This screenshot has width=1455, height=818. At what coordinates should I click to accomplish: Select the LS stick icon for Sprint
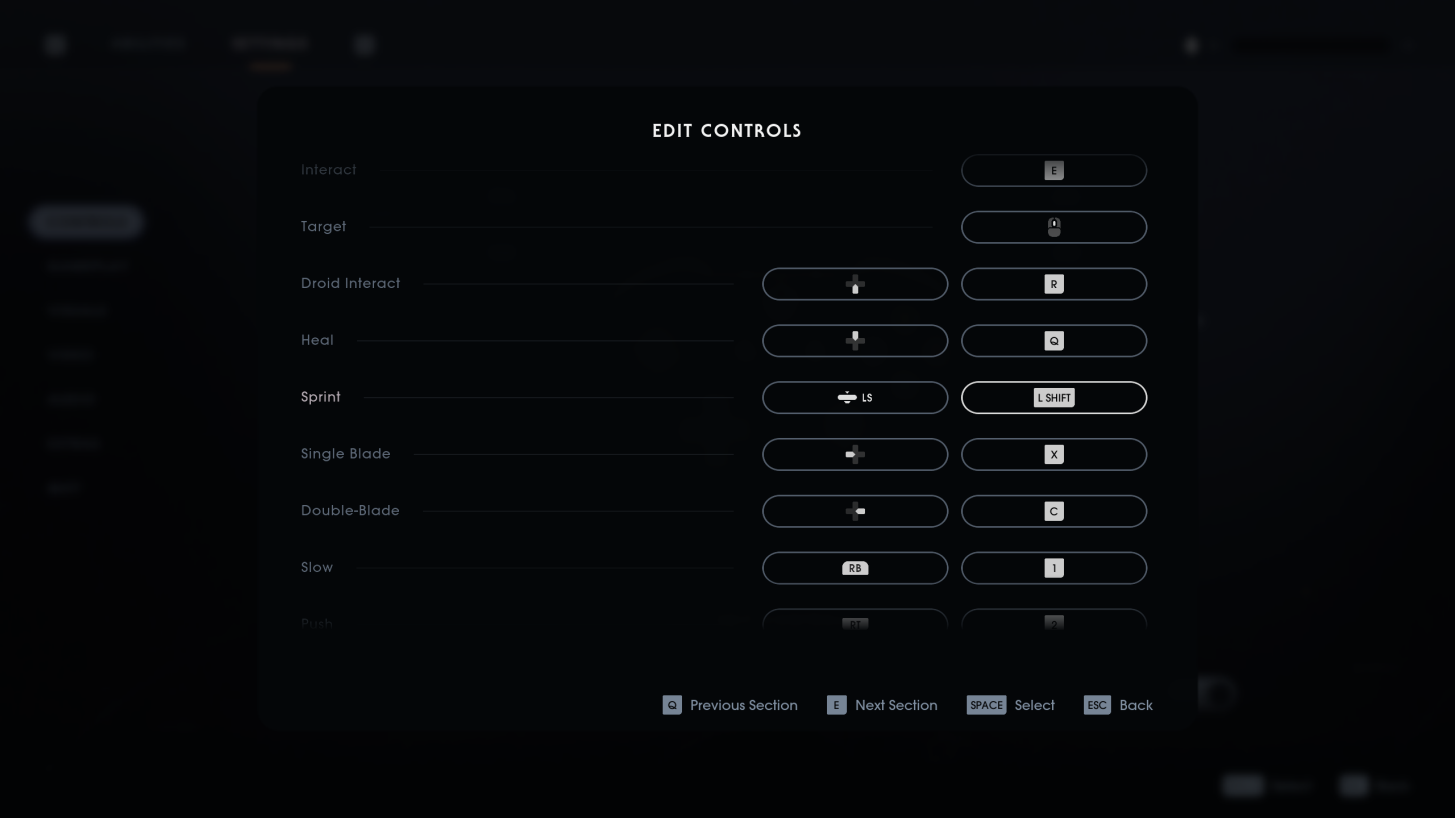pyautogui.click(x=855, y=397)
